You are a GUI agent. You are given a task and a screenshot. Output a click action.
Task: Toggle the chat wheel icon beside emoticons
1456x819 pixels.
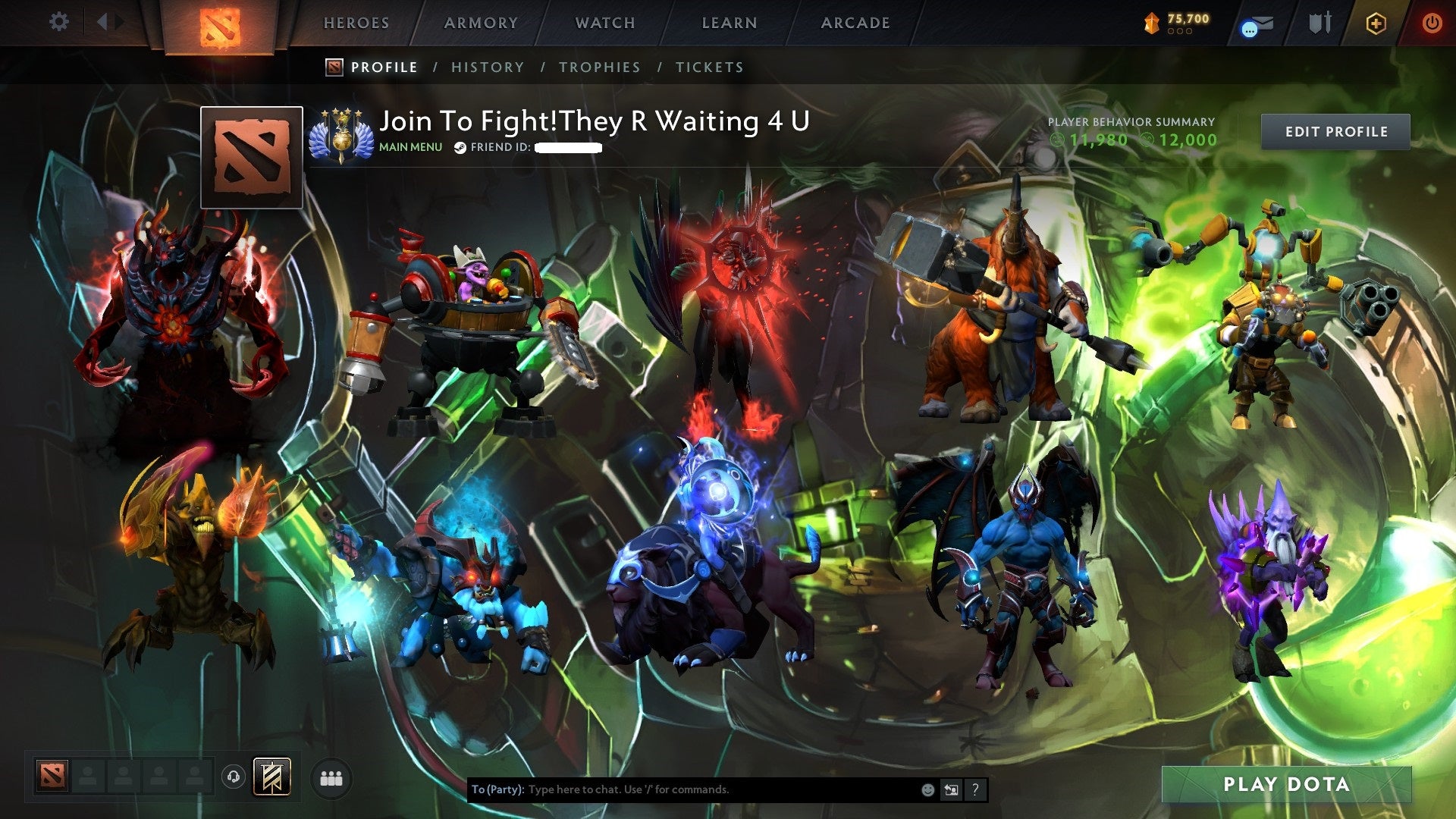pos(950,789)
